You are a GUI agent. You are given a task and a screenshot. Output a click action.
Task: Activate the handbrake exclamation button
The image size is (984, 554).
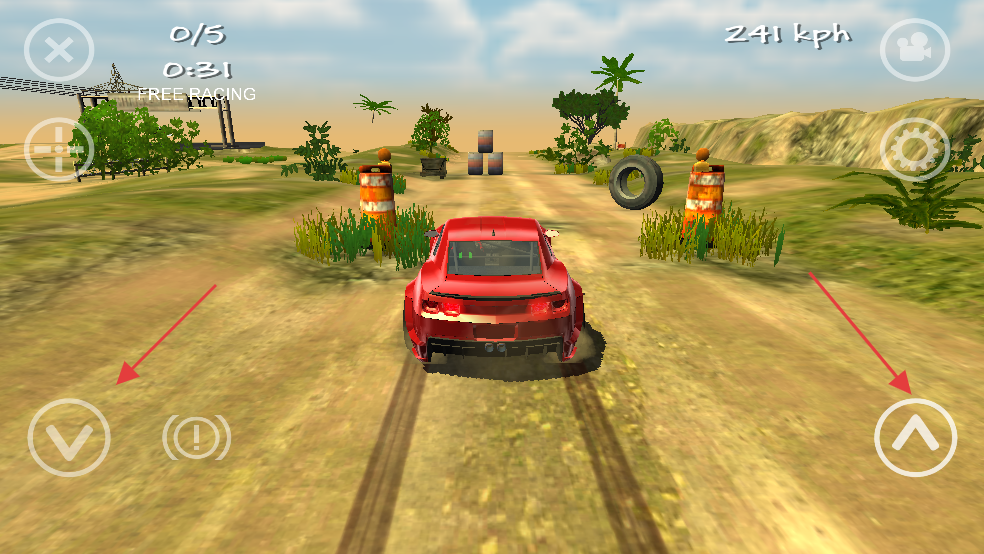coord(197,437)
